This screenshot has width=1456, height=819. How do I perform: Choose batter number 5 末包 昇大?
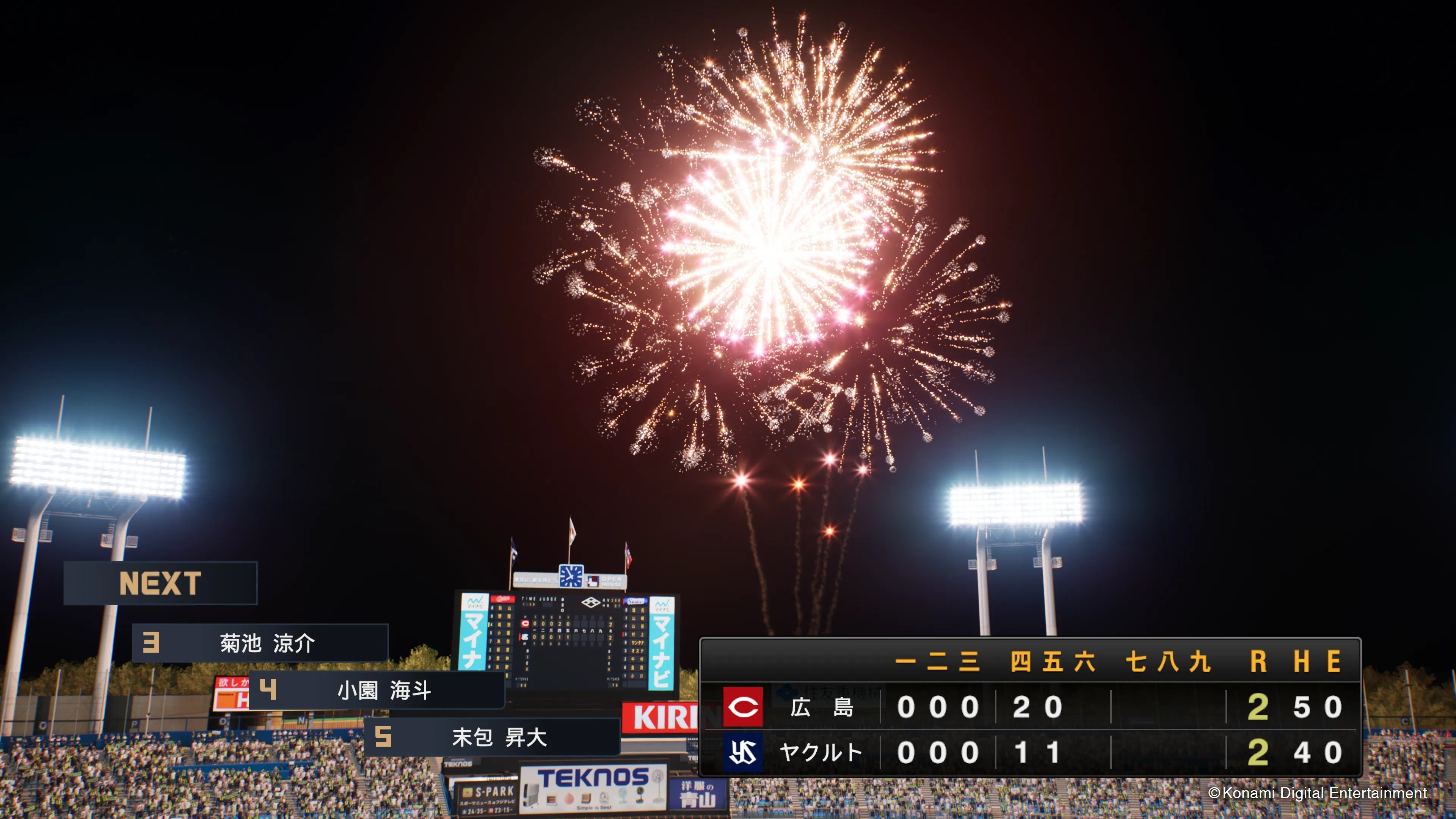(x=492, y=736)
